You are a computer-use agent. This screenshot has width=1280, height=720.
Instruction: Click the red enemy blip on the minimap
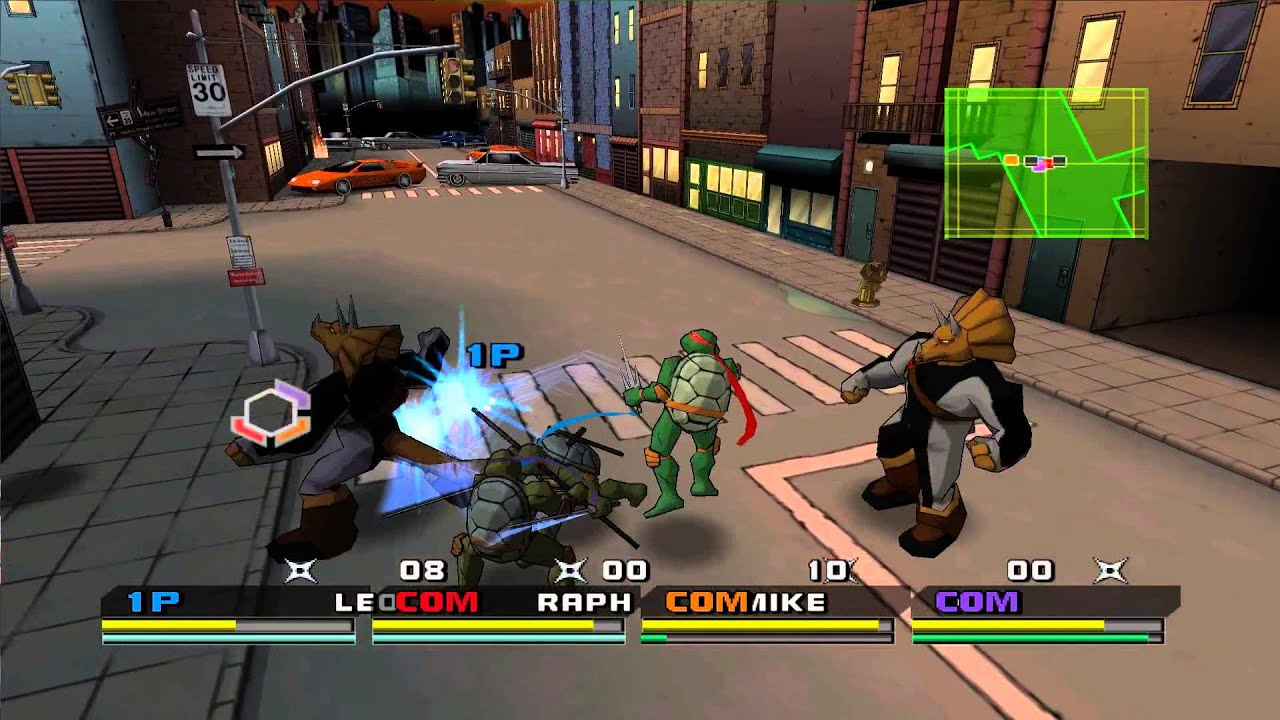click(1050, 162)
